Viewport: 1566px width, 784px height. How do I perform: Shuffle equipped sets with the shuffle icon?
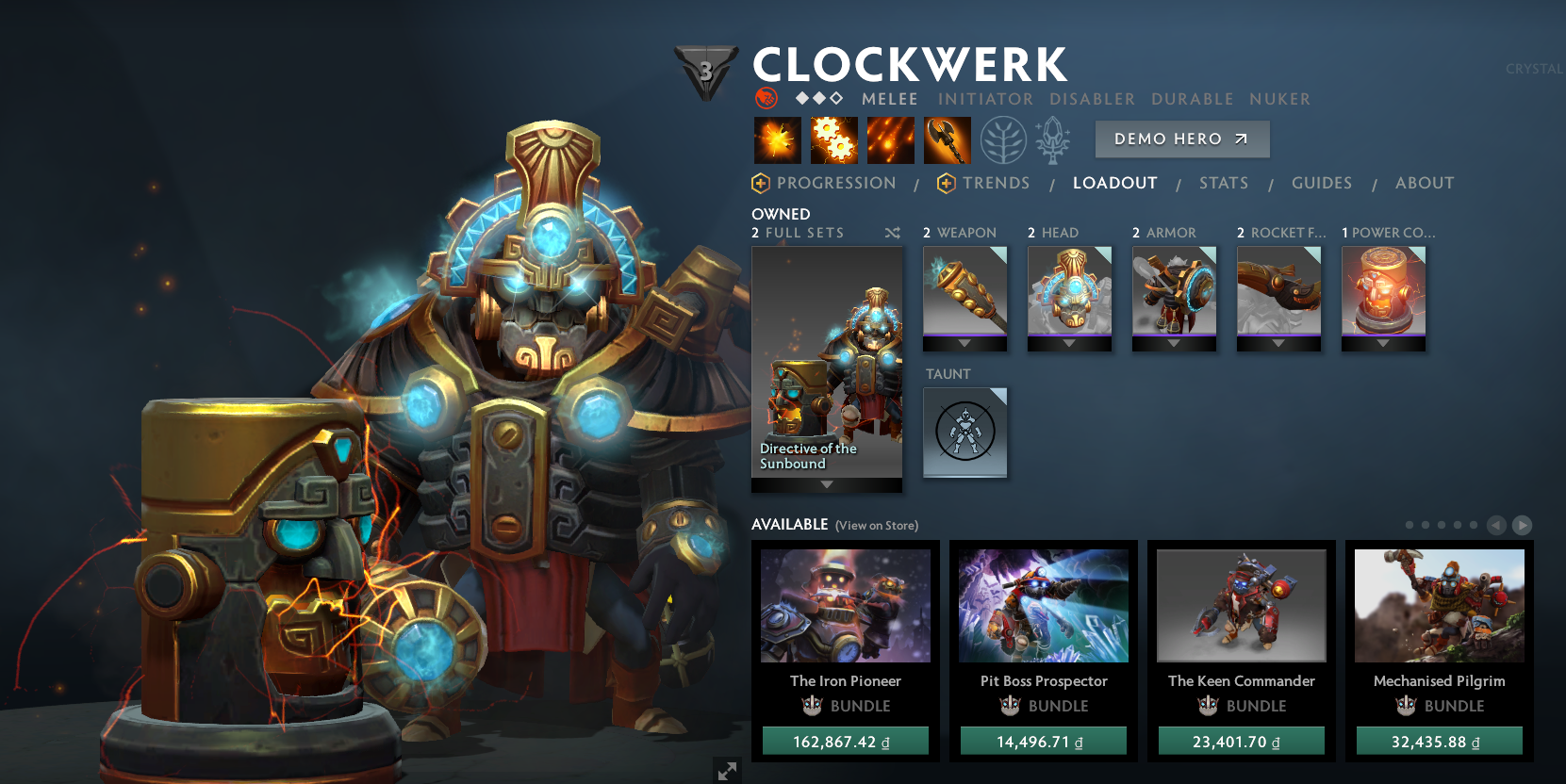(x=892, y=233)
